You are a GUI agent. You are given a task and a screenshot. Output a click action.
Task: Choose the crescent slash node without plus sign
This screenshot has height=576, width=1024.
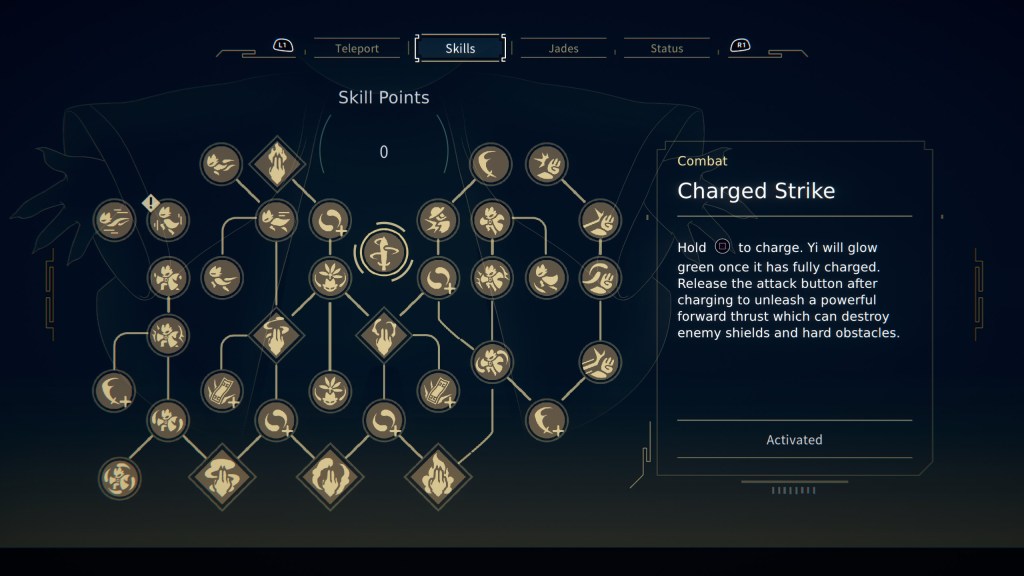[490, 164]
